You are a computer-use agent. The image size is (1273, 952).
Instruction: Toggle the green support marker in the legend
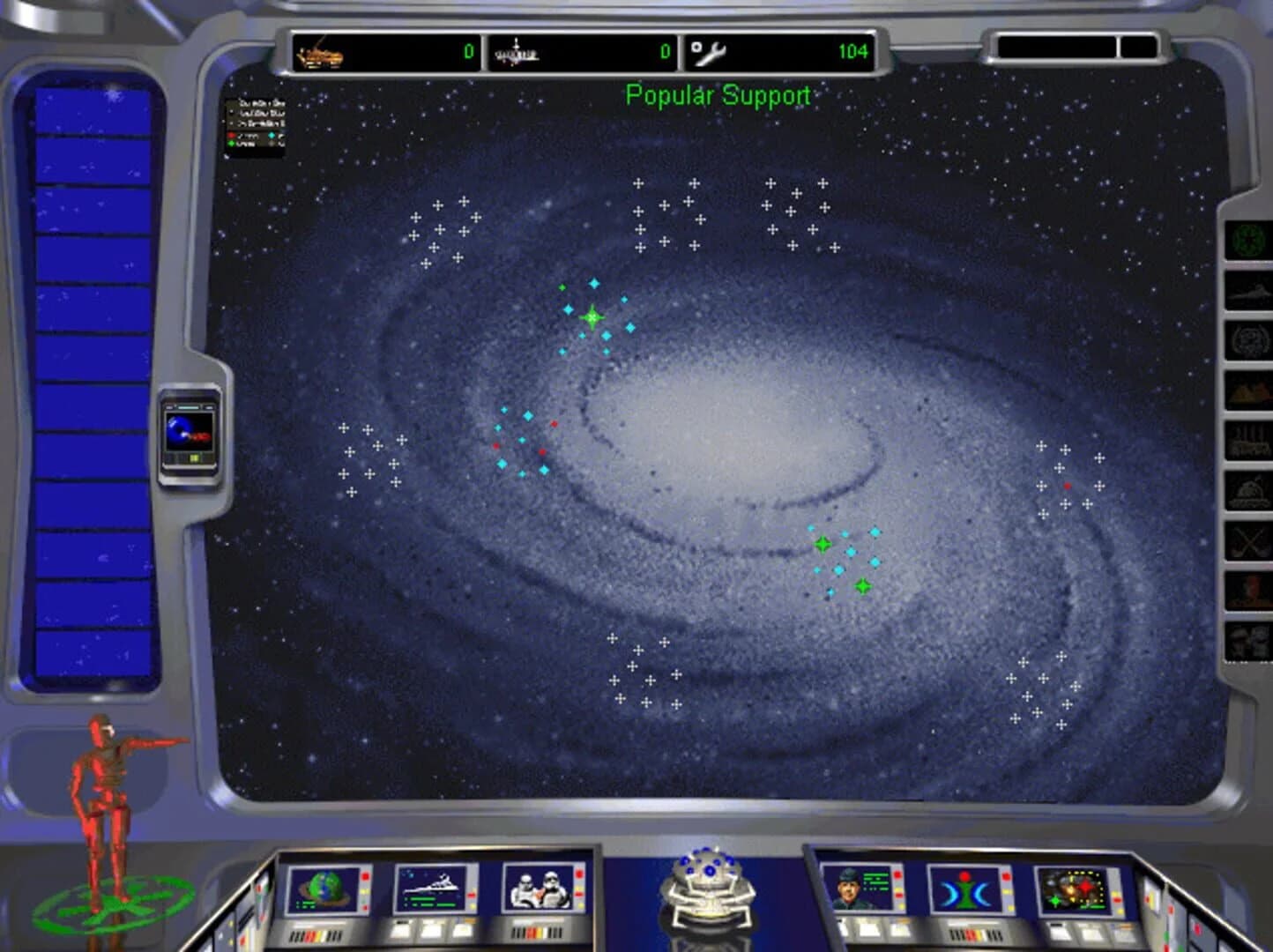coord(231,144)
